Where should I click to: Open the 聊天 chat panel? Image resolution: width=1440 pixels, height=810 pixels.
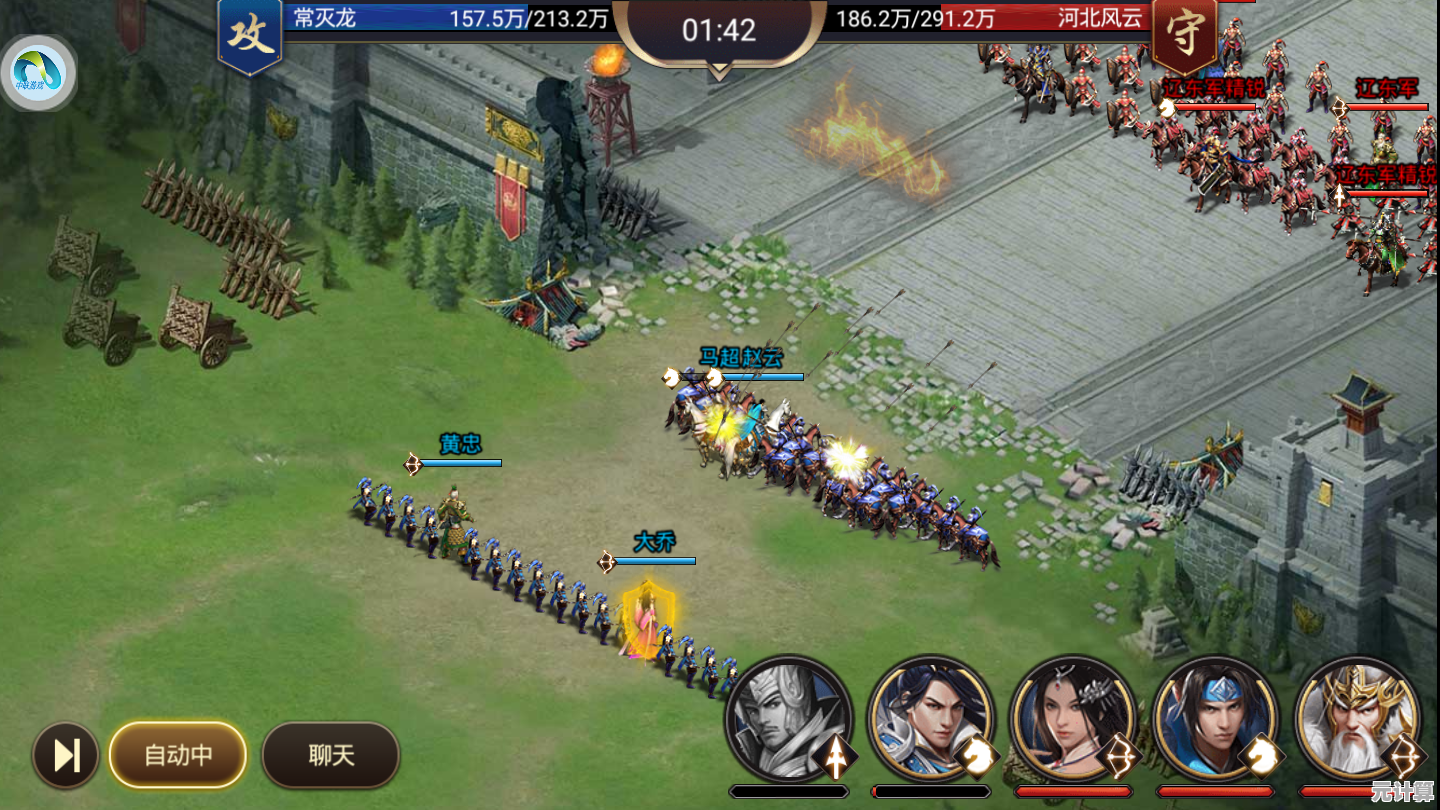coord(331,755)
